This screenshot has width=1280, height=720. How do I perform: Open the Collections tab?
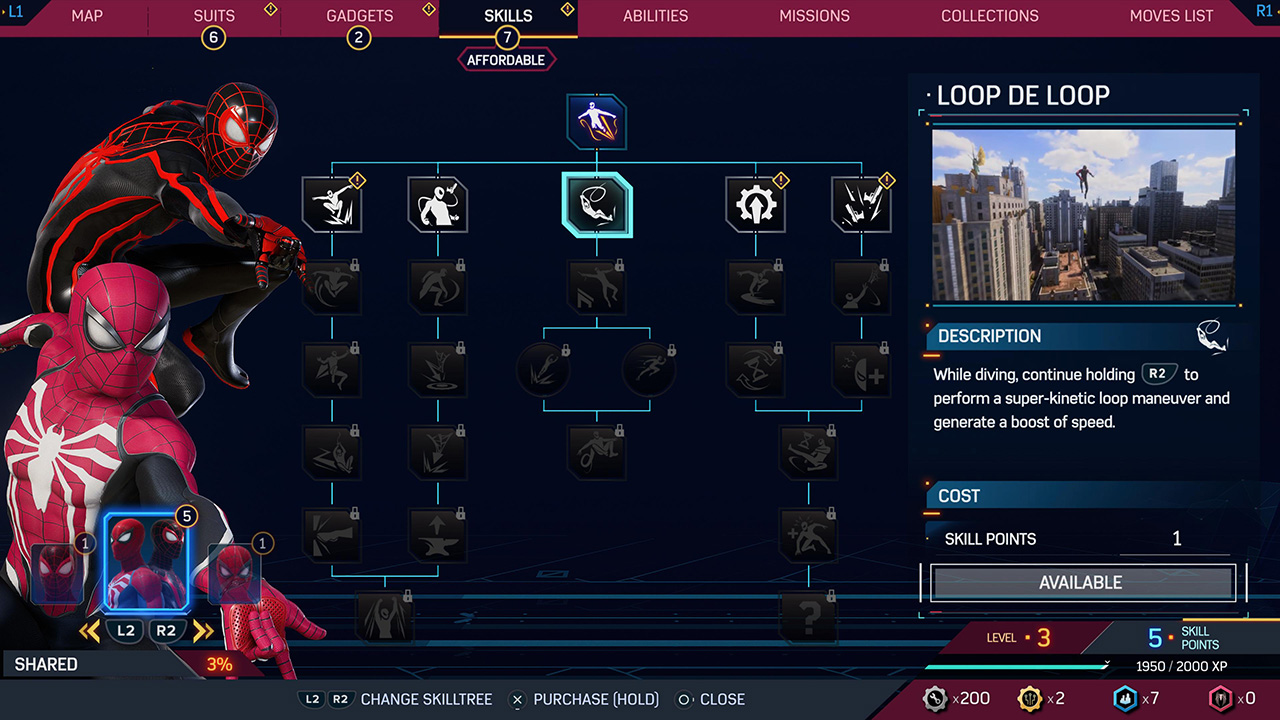tap(989, 16)
